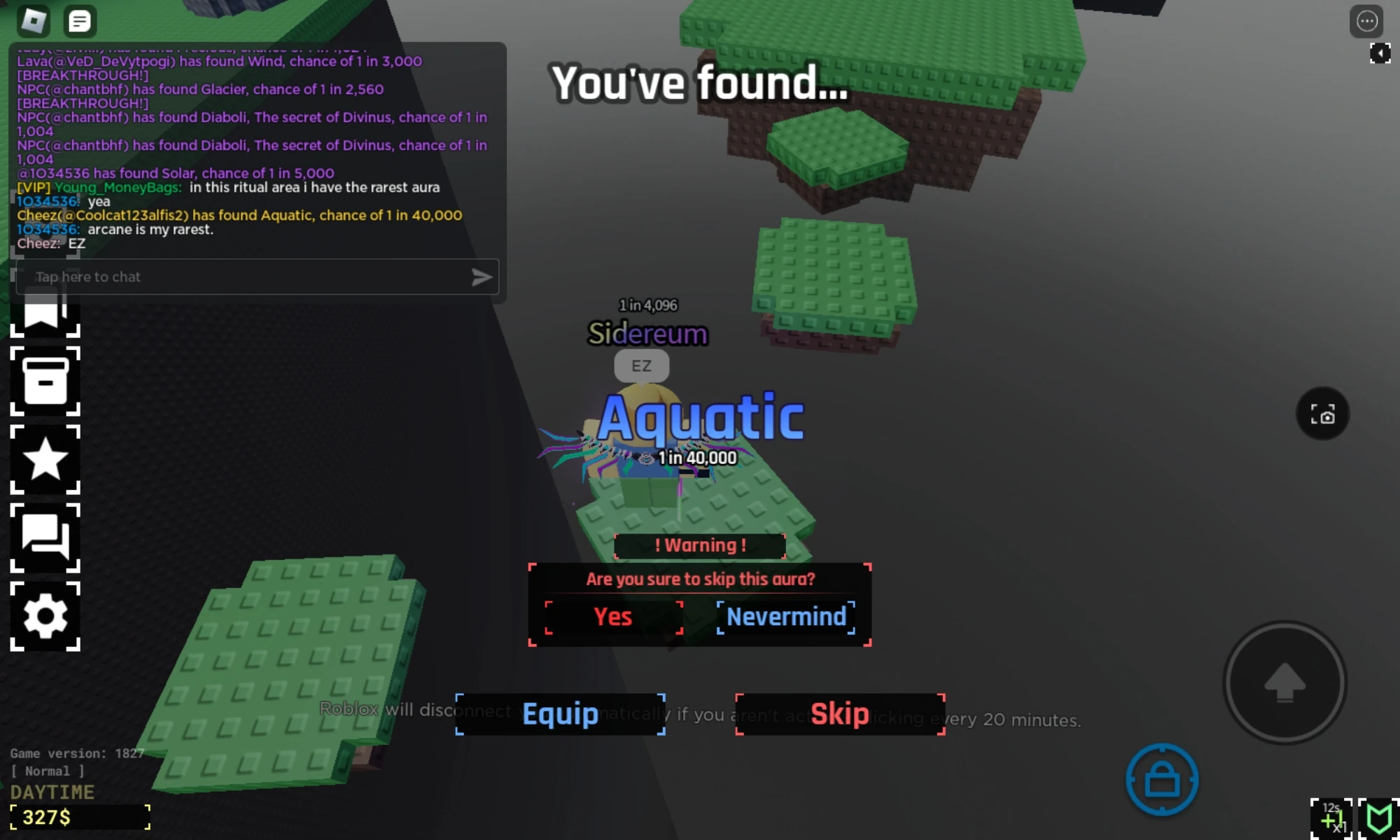1400x840 pixels.
Task: Click the send message arrow in chat box
Action: (481, 276)
